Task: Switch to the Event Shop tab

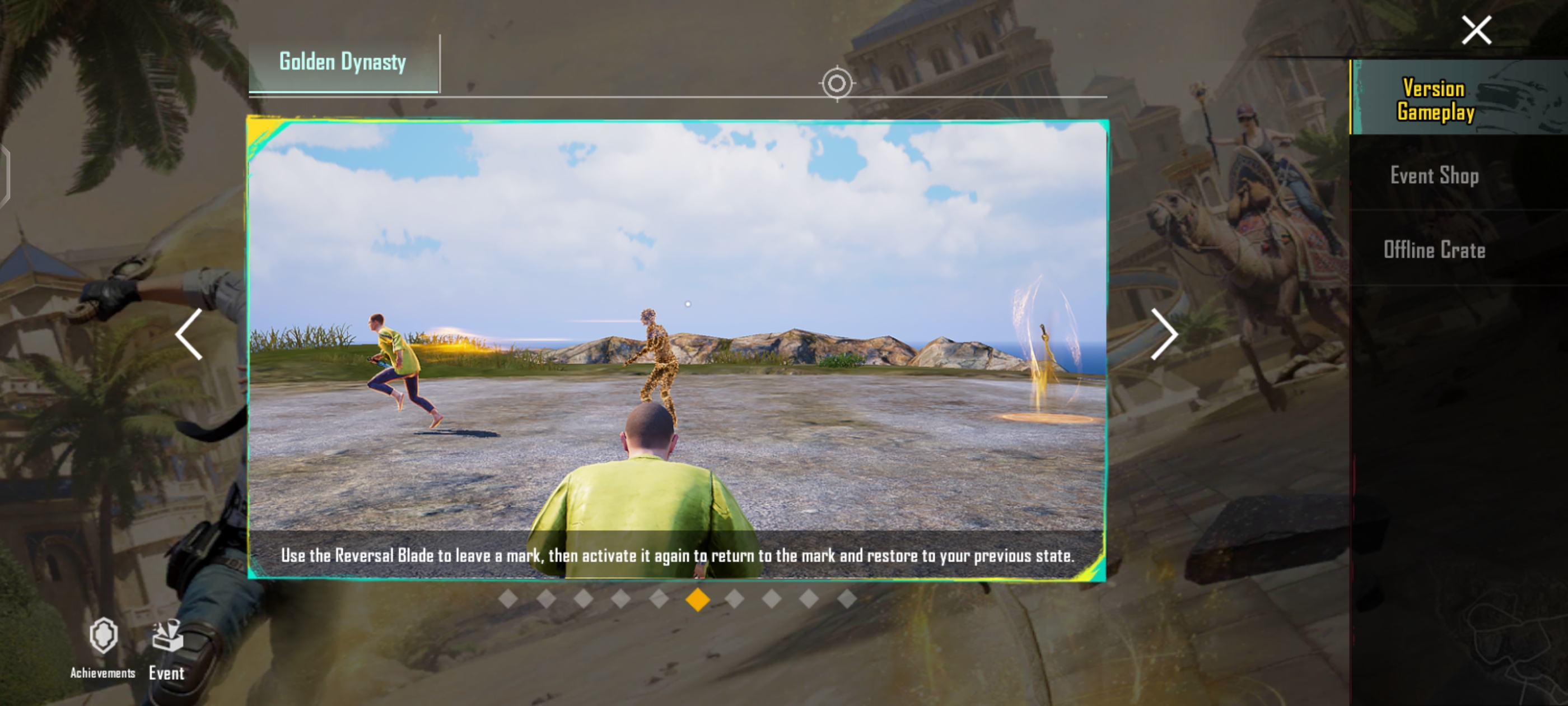Action: pyautogui.click(x=1434, y=175)
